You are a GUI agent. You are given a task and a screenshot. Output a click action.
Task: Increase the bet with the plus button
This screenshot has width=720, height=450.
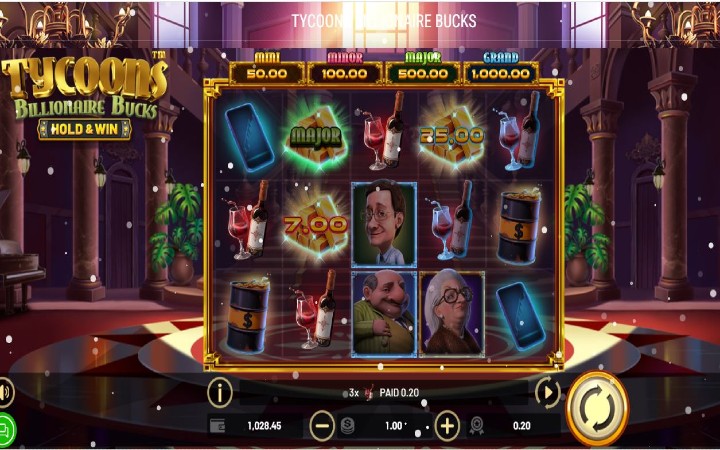point(447,426)
